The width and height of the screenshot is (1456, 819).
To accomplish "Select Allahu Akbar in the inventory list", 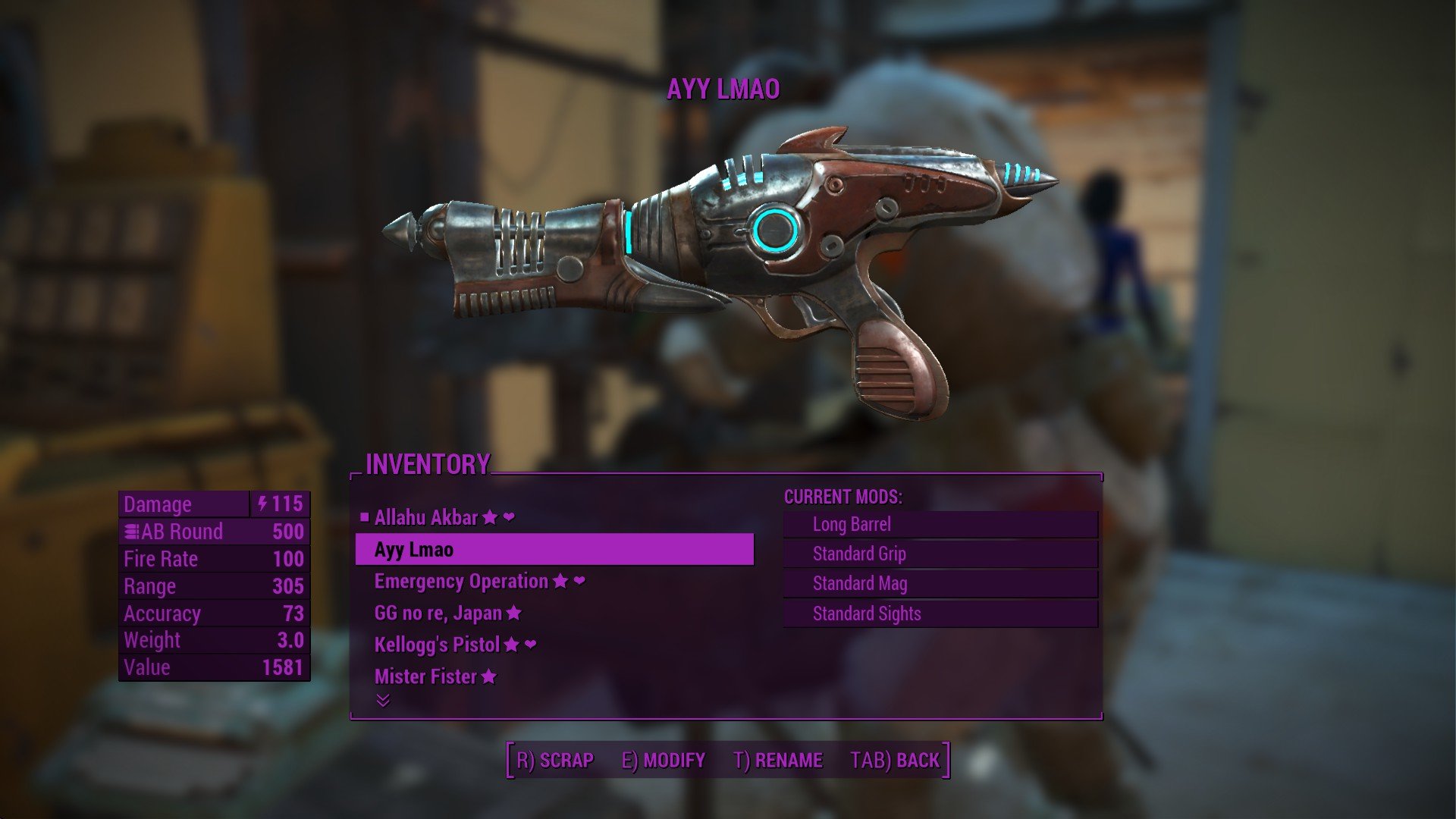I will pyautogui.click(x=426, y=518).
